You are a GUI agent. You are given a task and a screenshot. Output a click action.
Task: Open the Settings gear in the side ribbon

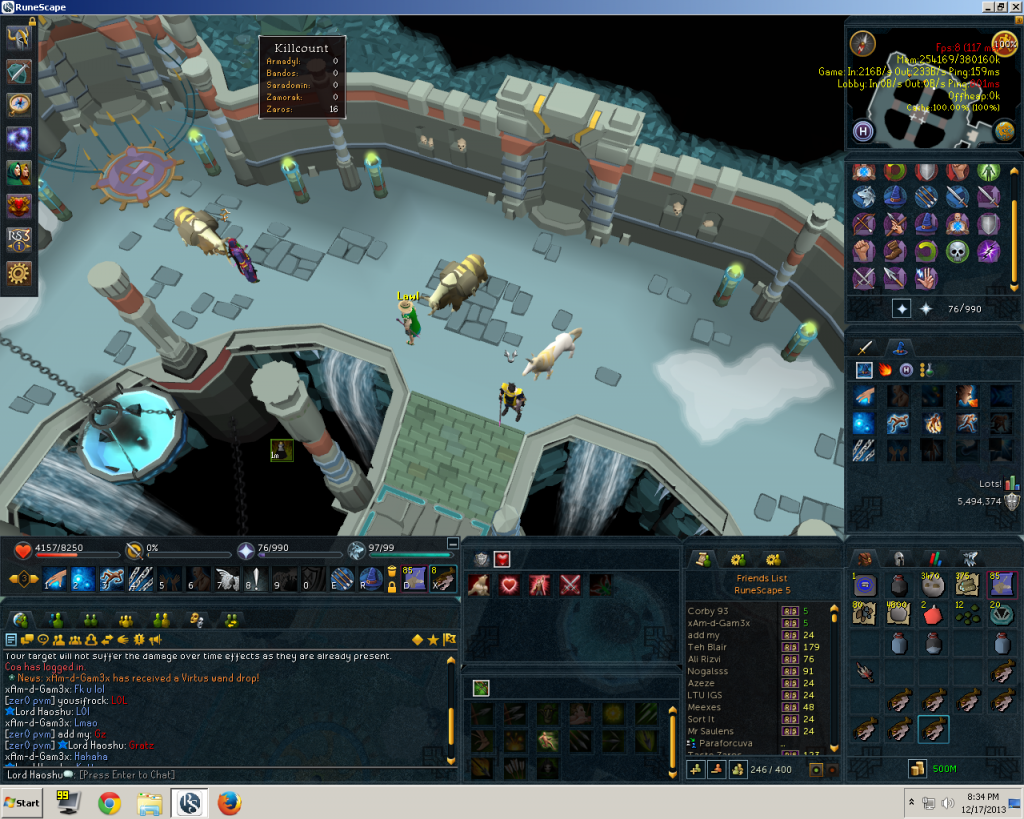18,272
